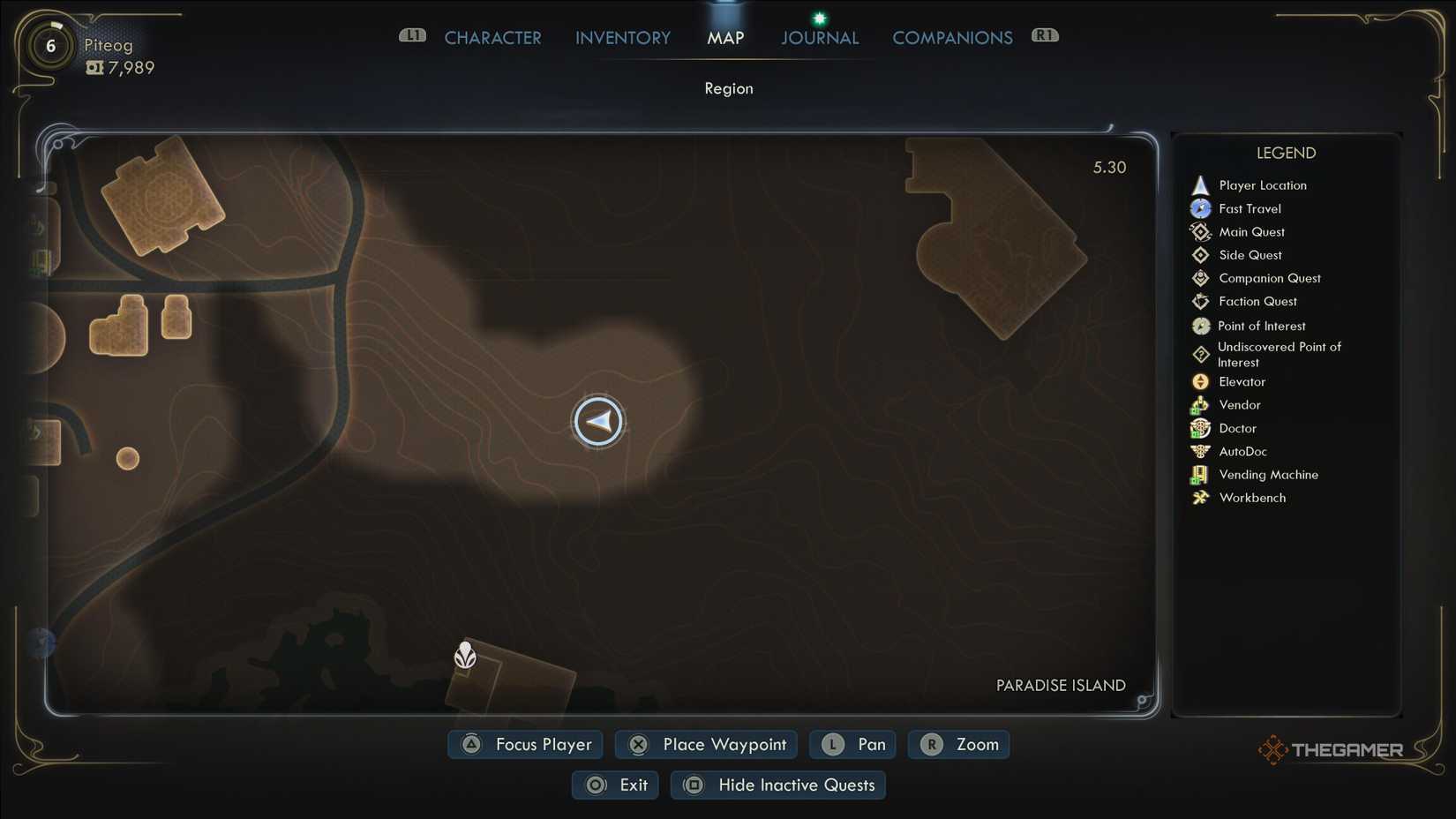Switch to the Companions tab
This screenshot has width=1456, height=819.
click(x=952, y=37)
